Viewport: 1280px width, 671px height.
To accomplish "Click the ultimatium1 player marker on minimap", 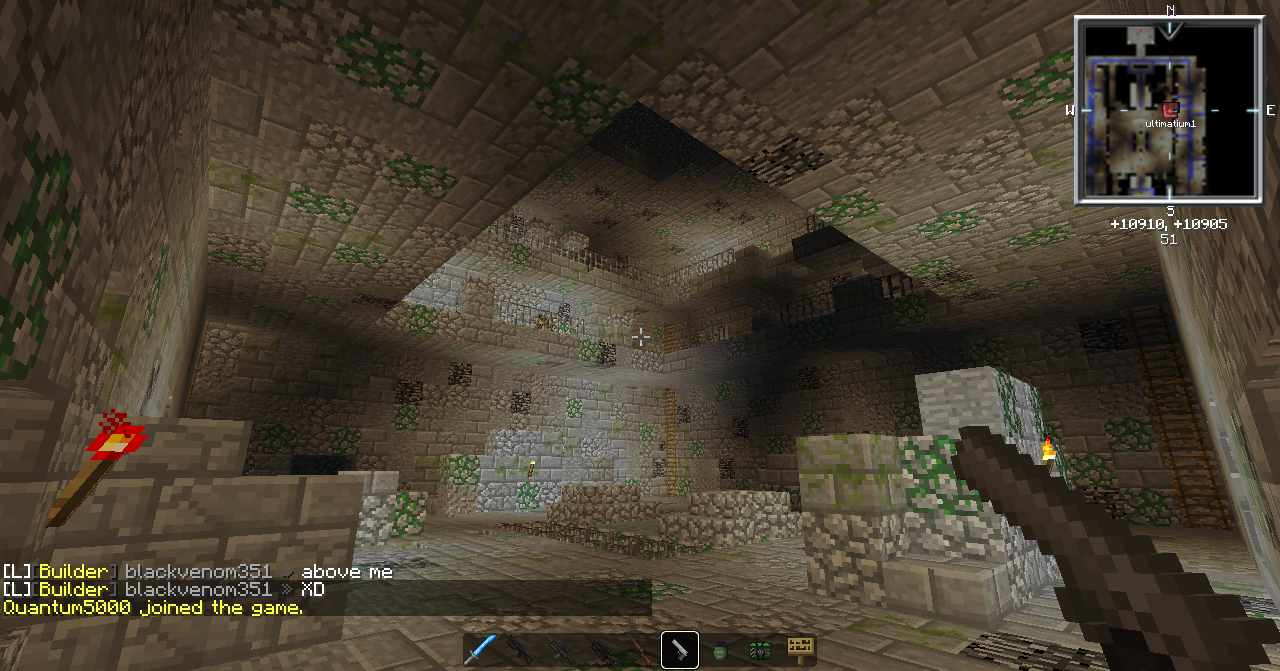I will [x=1170, y=109].
